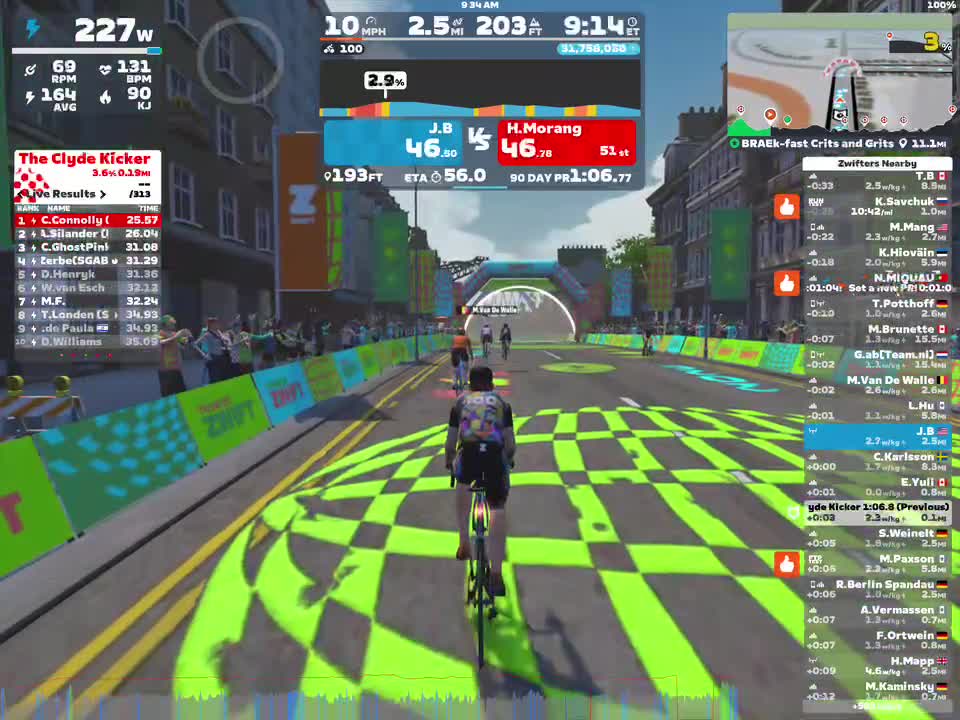960x720 pixels.
Task: Select highlighted J.B row in rider list
Action: pos(877,436)
